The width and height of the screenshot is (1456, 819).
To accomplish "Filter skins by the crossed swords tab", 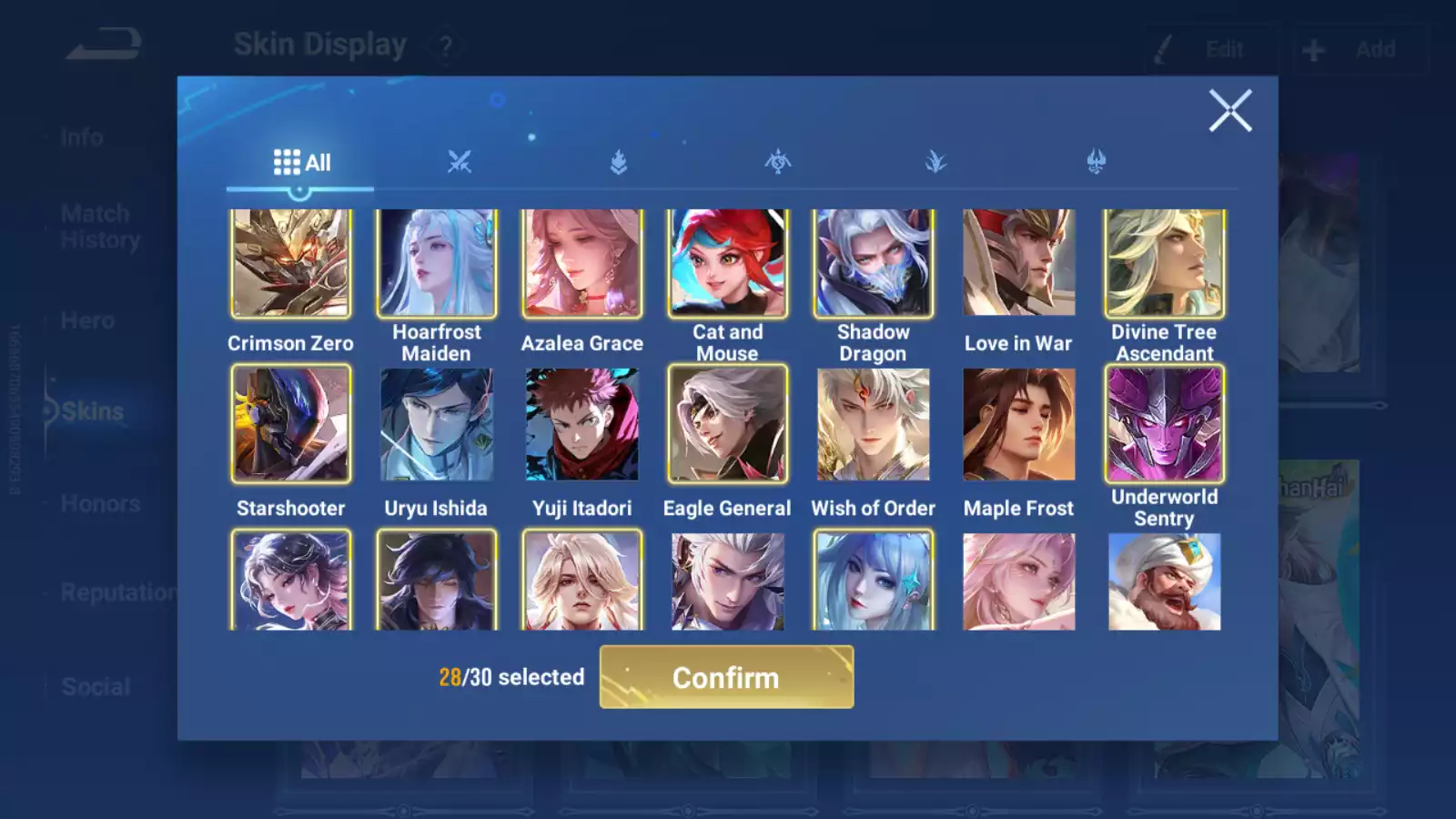I will coord(460,163).
